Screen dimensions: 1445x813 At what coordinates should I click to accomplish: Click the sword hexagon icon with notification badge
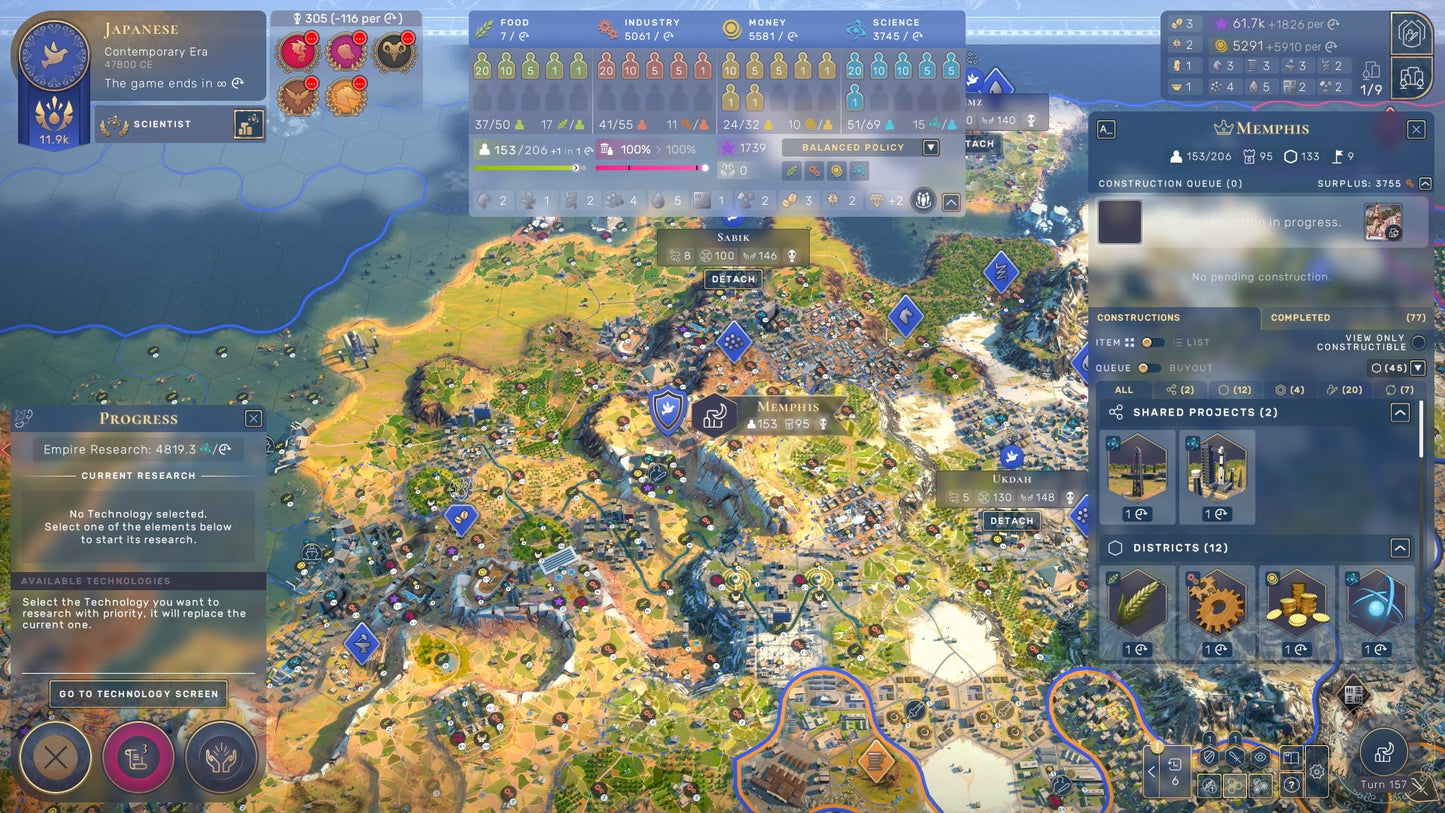[1234, 758]
